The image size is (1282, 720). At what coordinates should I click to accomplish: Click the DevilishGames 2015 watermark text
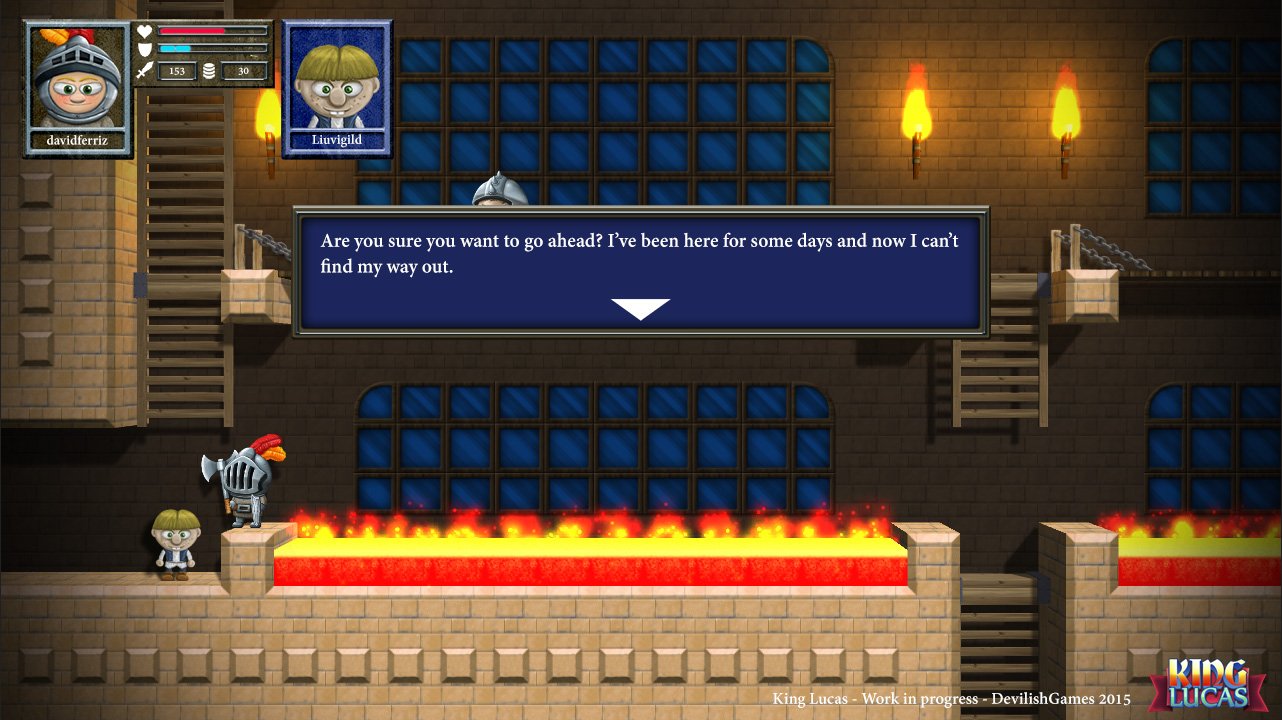[x=951, y=699]
